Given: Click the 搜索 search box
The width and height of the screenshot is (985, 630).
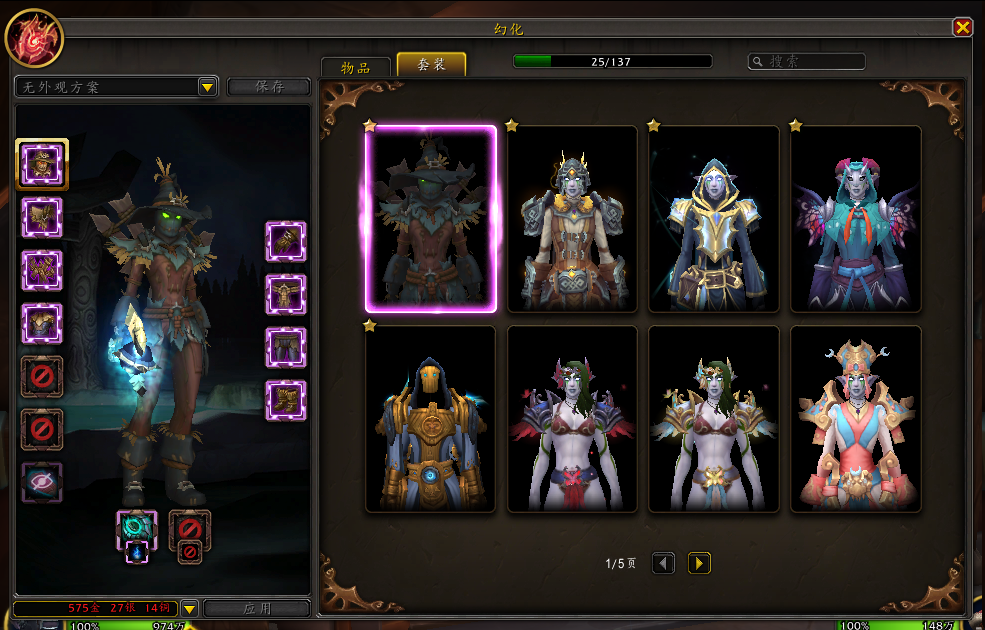Looking at the screenshot, I should (x=807, y=62).
